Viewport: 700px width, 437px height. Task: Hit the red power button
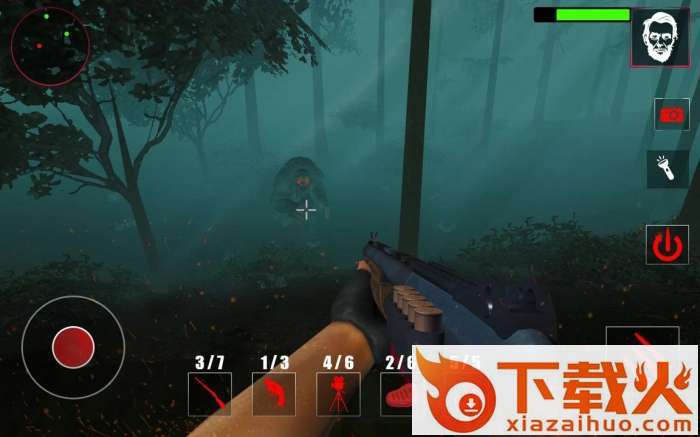coord(666,245)
